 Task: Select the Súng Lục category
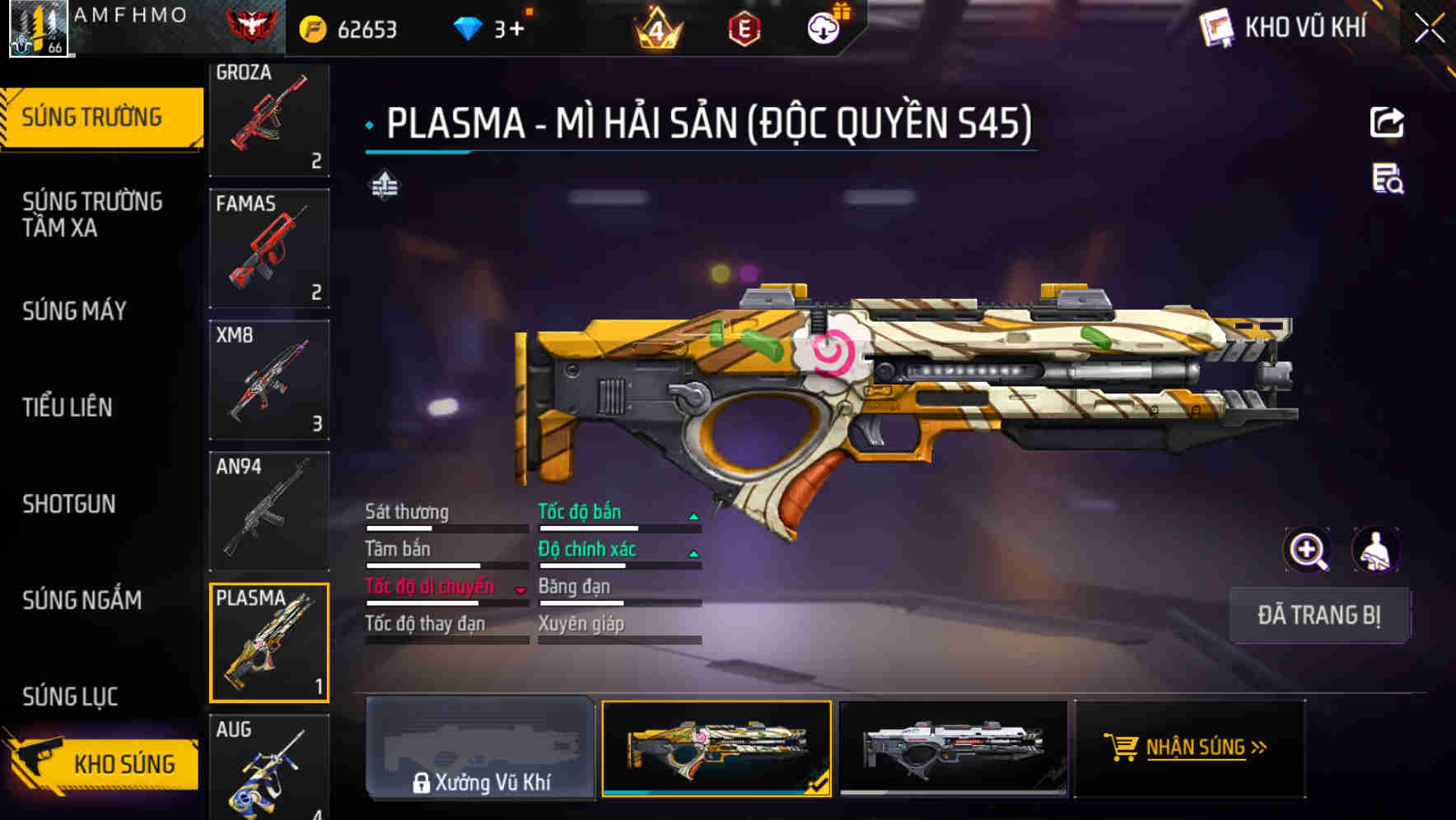[70, 697]
